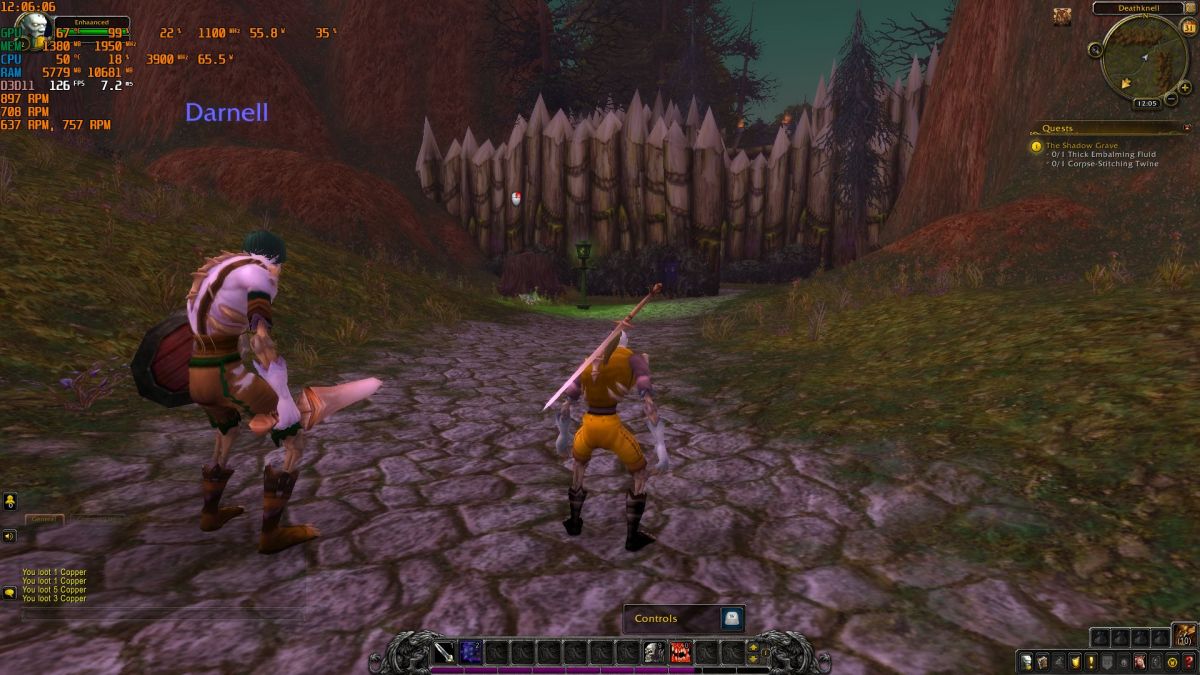Open the character info micro button

(1026, 661)
